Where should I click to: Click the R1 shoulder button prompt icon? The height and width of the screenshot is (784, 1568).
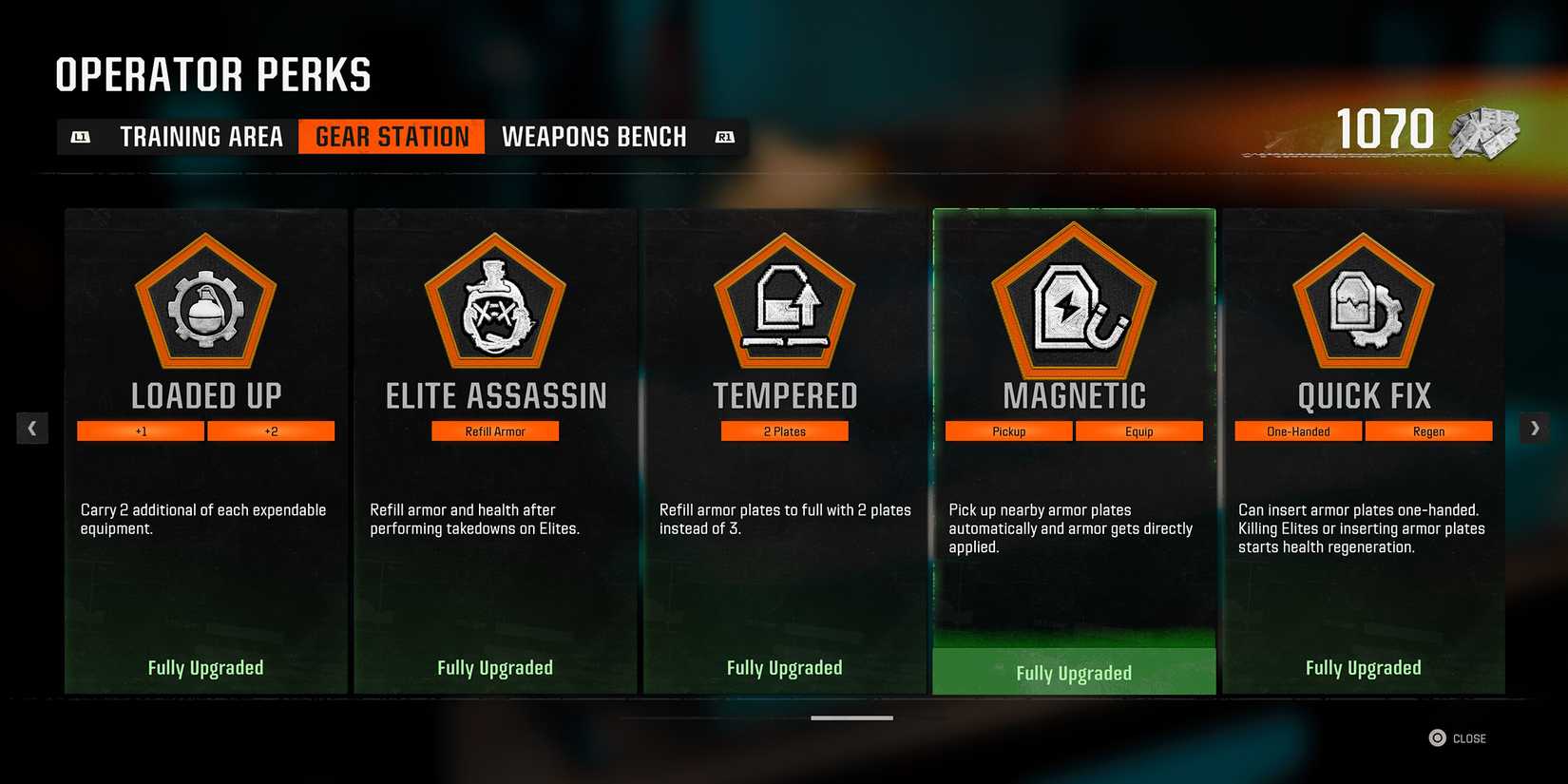point(725,136)
